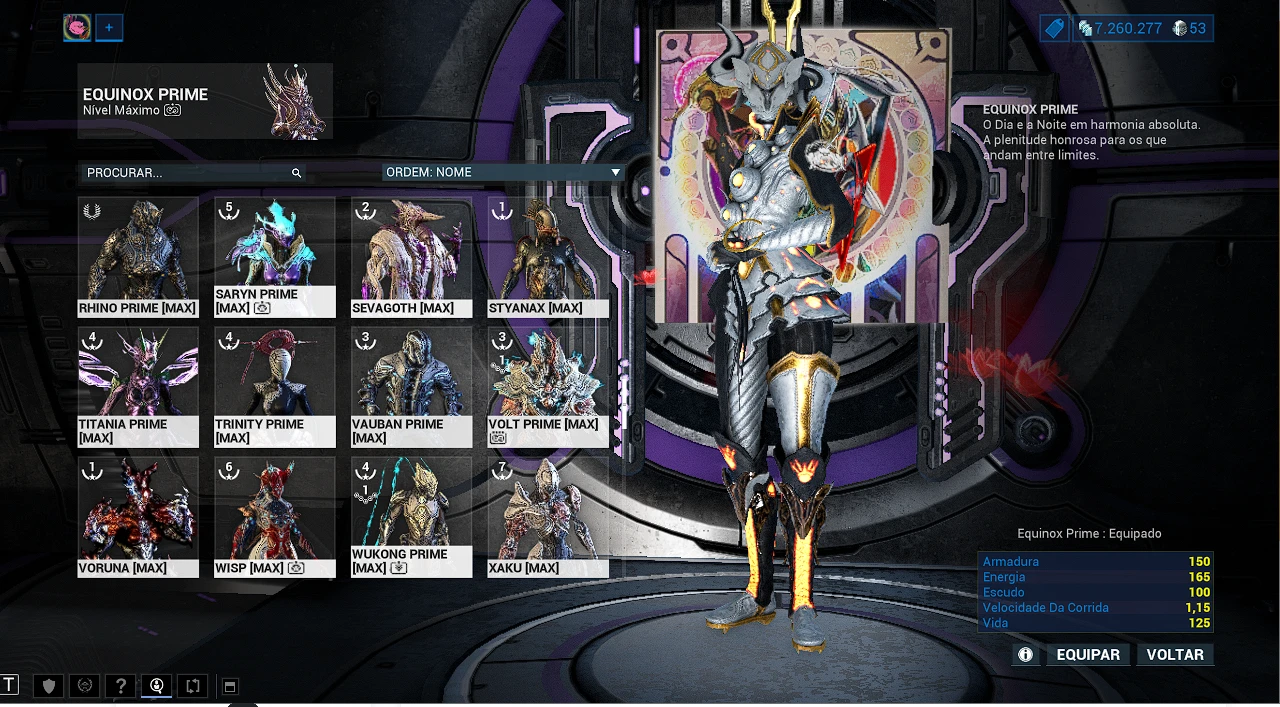This screenshot has height=707, width=1280.
Task: Open the info button beside Equipar
Action: point(1025,655)
